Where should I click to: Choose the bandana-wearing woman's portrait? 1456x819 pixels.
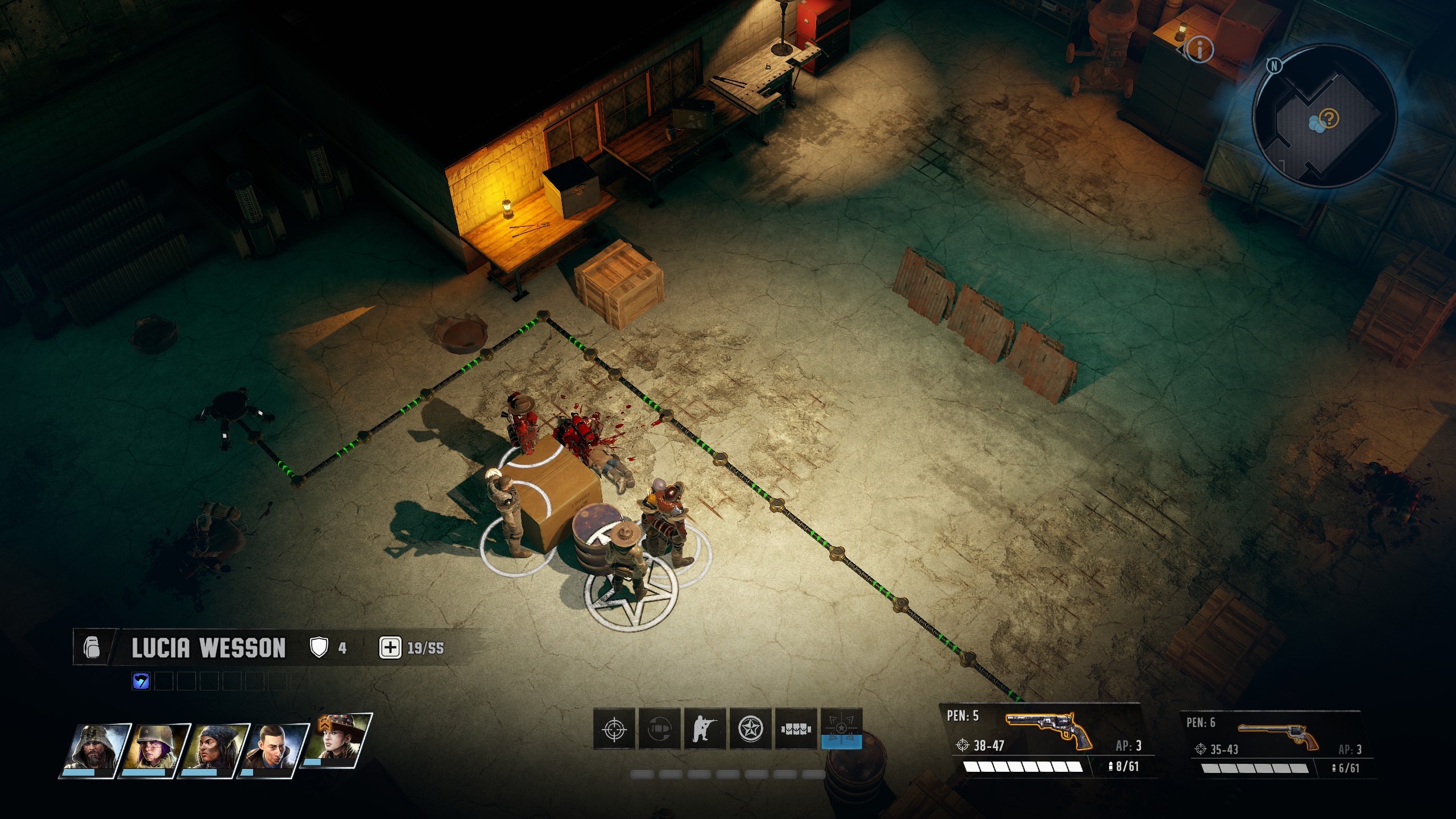click(x=214, y=749)
